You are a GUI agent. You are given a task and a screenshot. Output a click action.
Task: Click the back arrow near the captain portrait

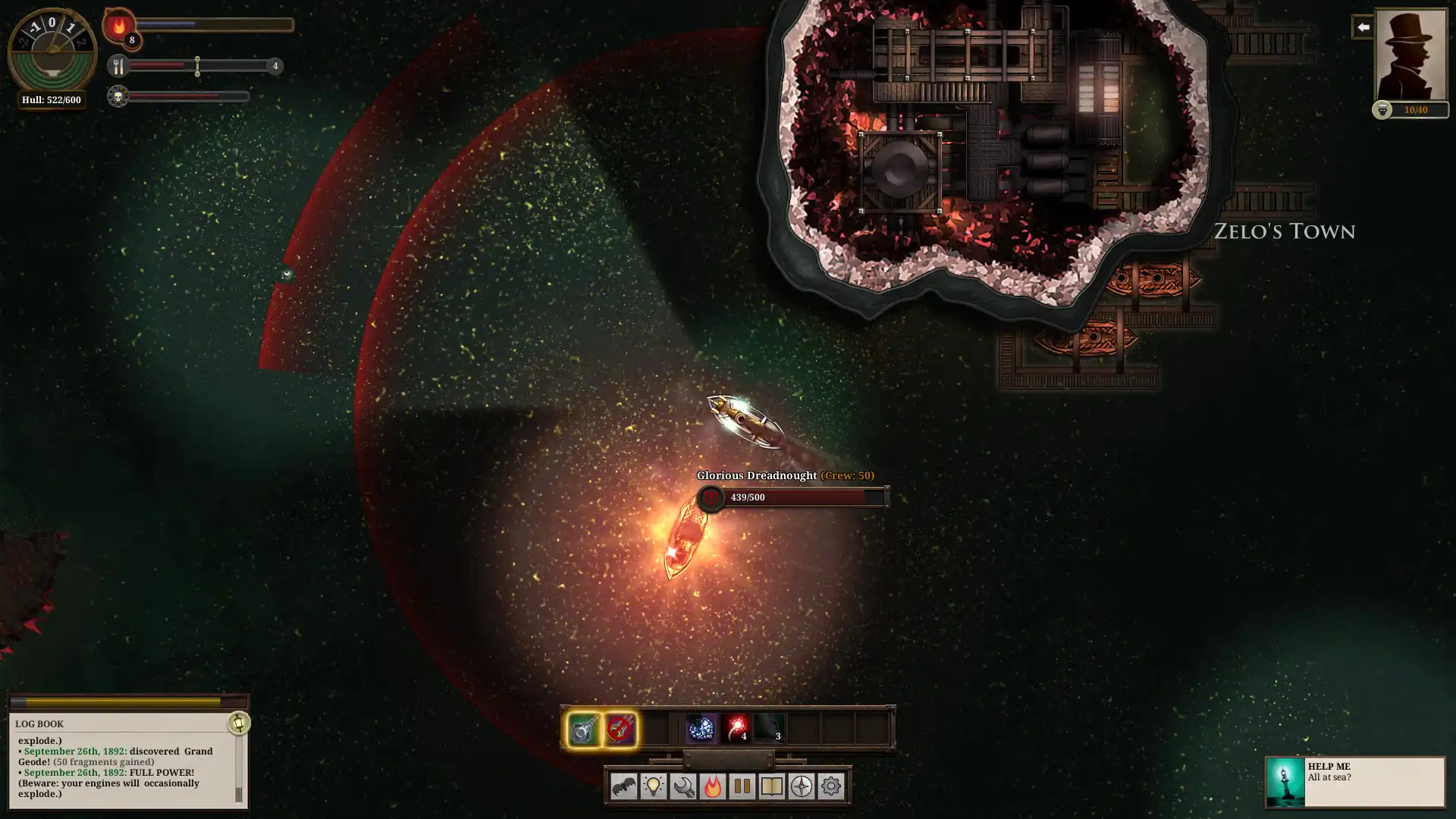(x=1363, y=27)
